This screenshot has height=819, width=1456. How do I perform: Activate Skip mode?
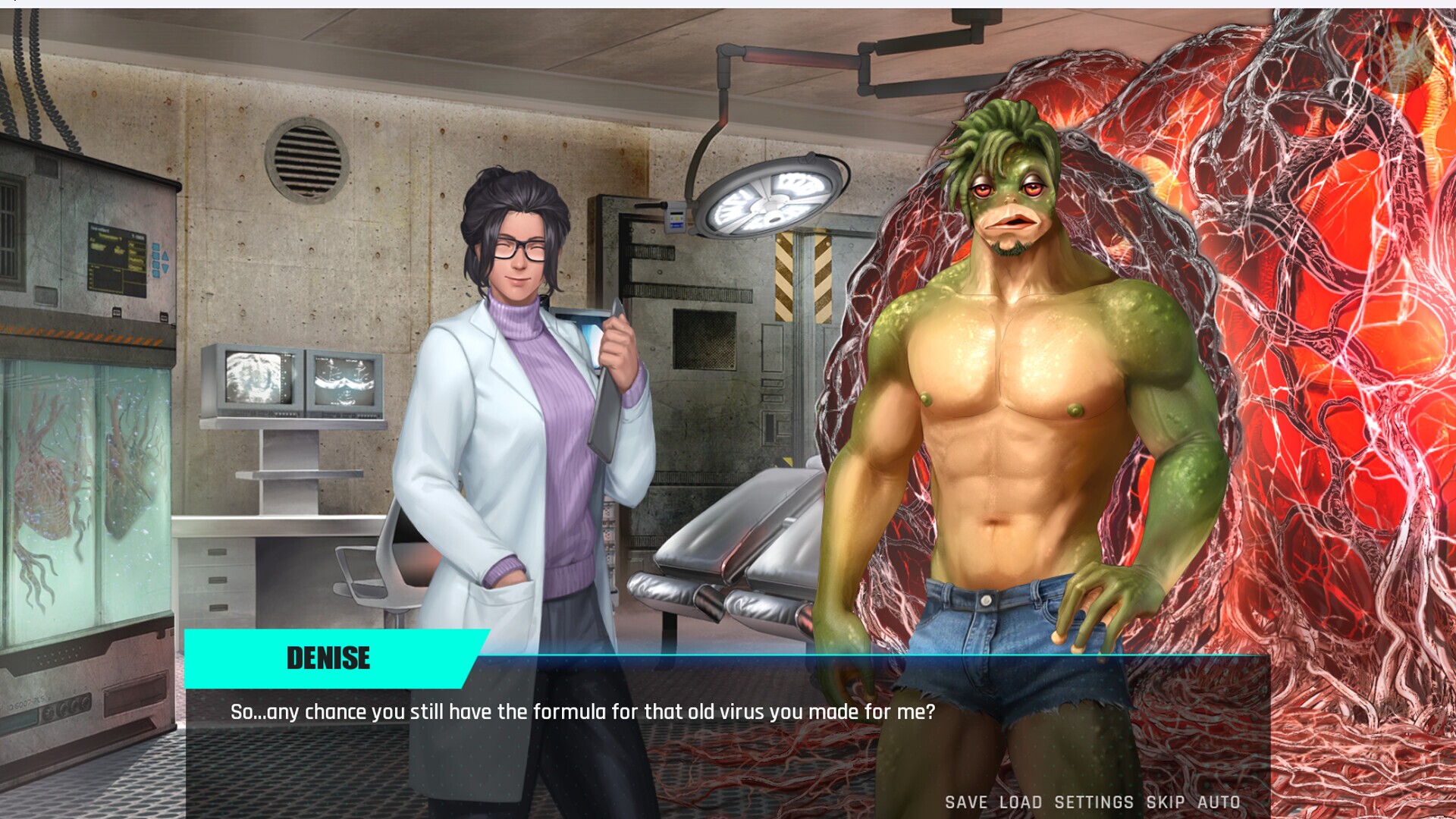pyautogui.click(x=1165, y=802)
